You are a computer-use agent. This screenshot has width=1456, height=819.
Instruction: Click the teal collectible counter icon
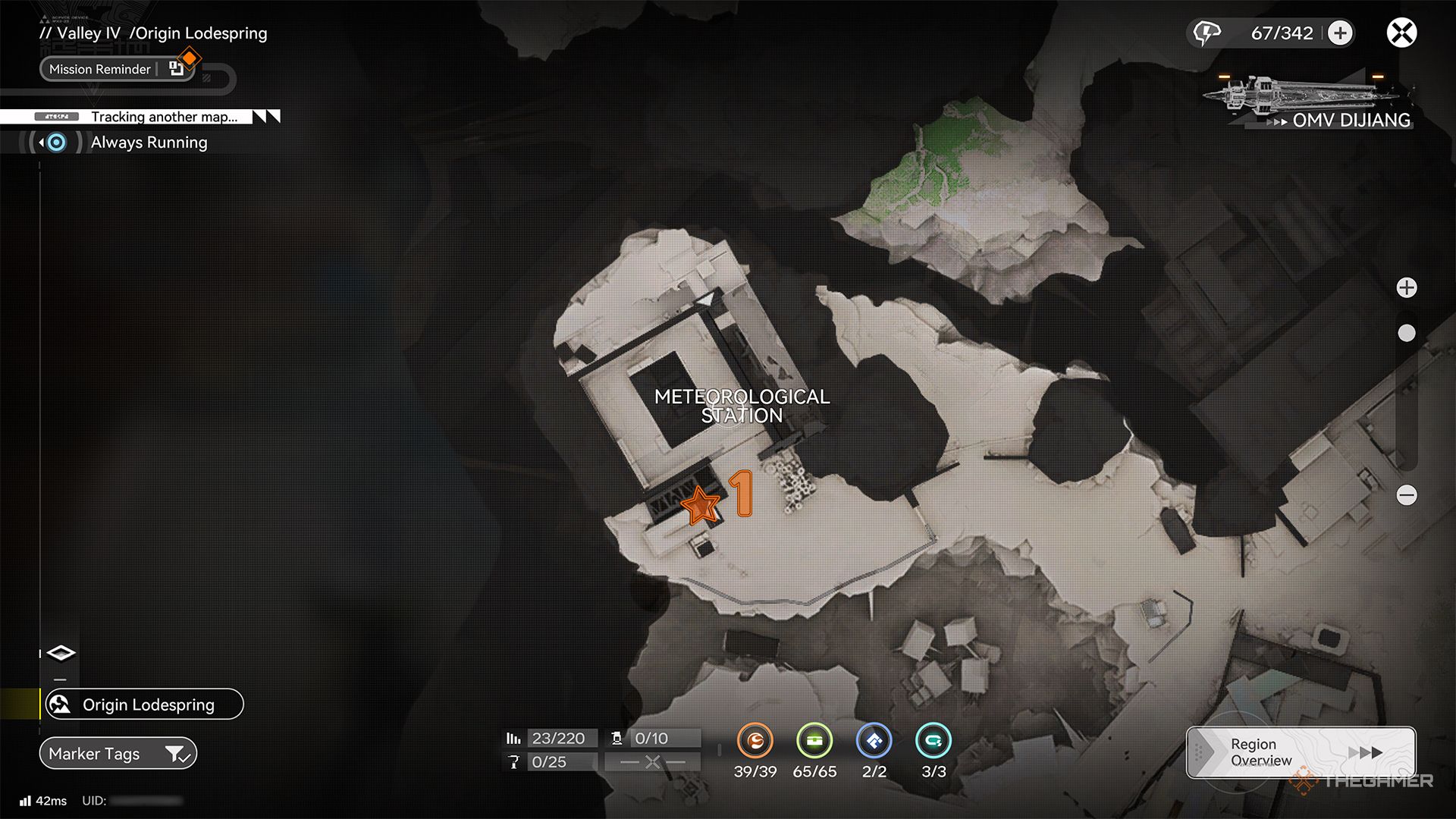(934, 741)
